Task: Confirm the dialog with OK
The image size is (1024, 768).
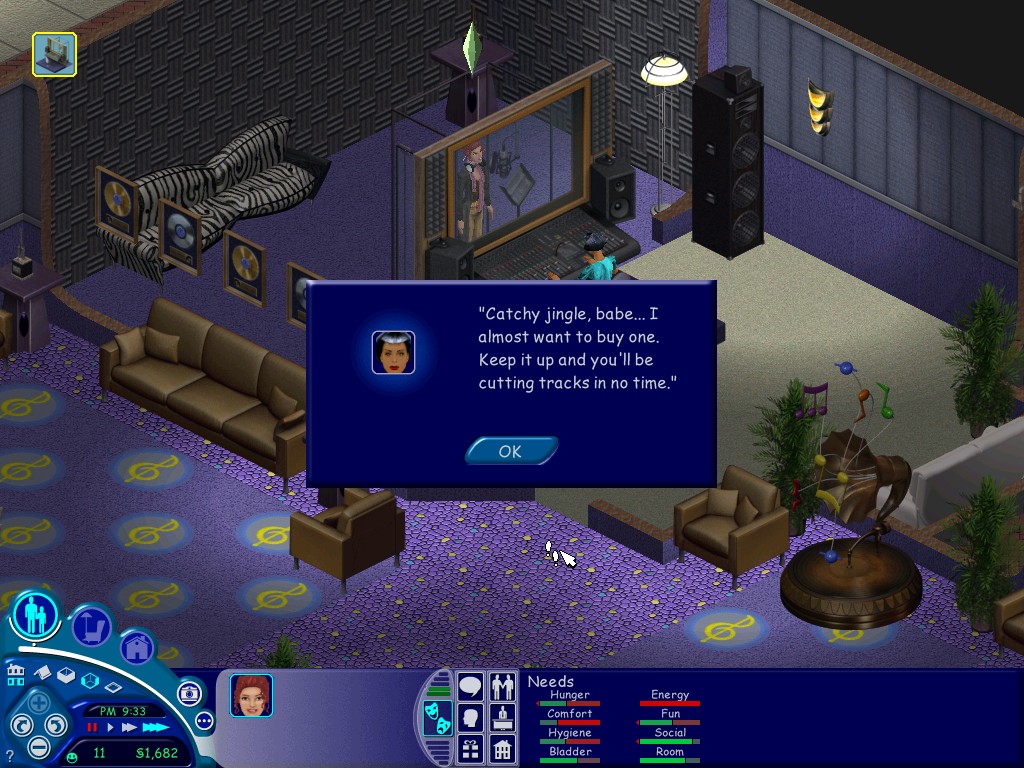Action: pos(510,451)
